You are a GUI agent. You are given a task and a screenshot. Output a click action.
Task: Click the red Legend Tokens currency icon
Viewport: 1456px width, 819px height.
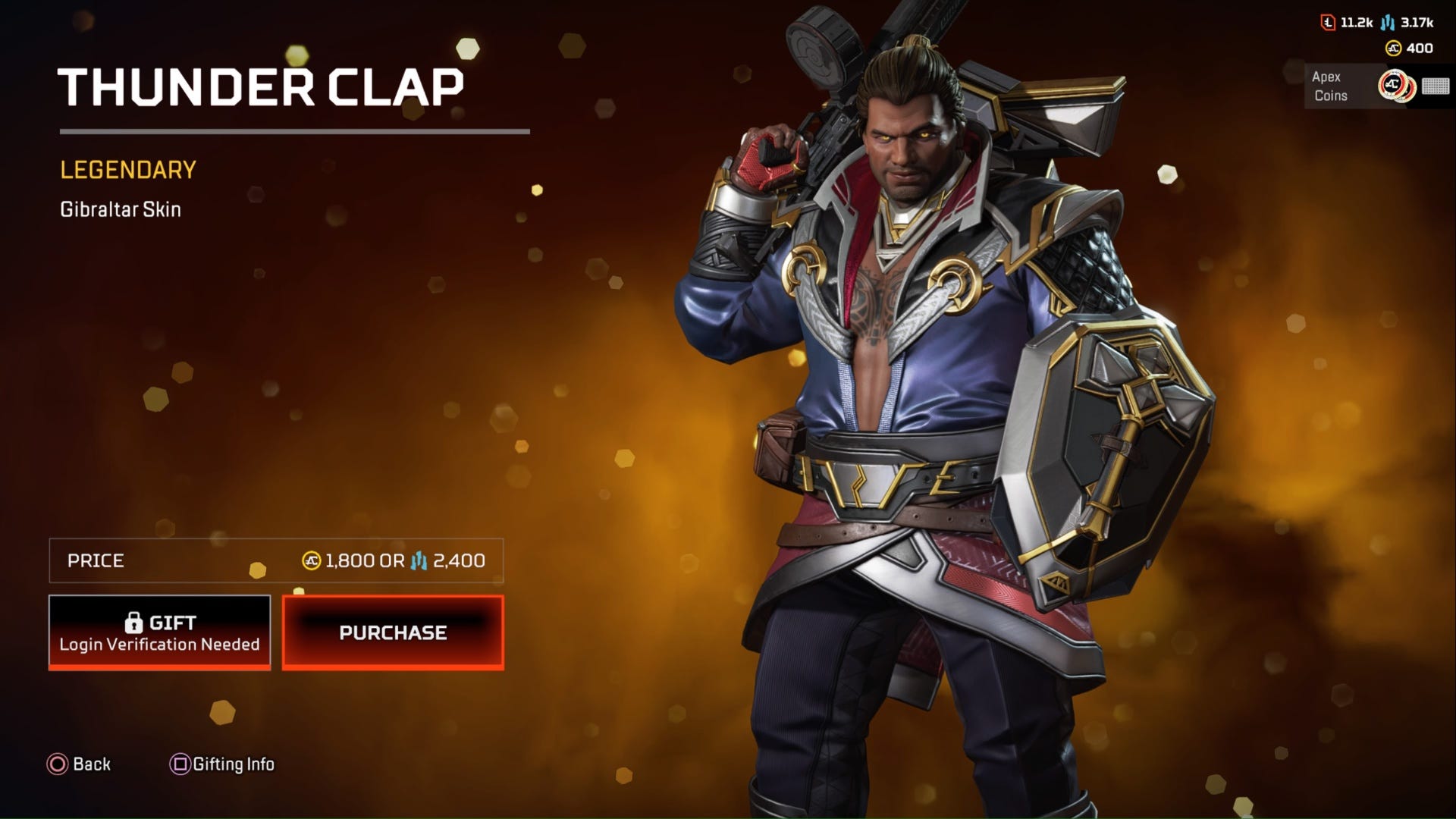point(1327,23)
